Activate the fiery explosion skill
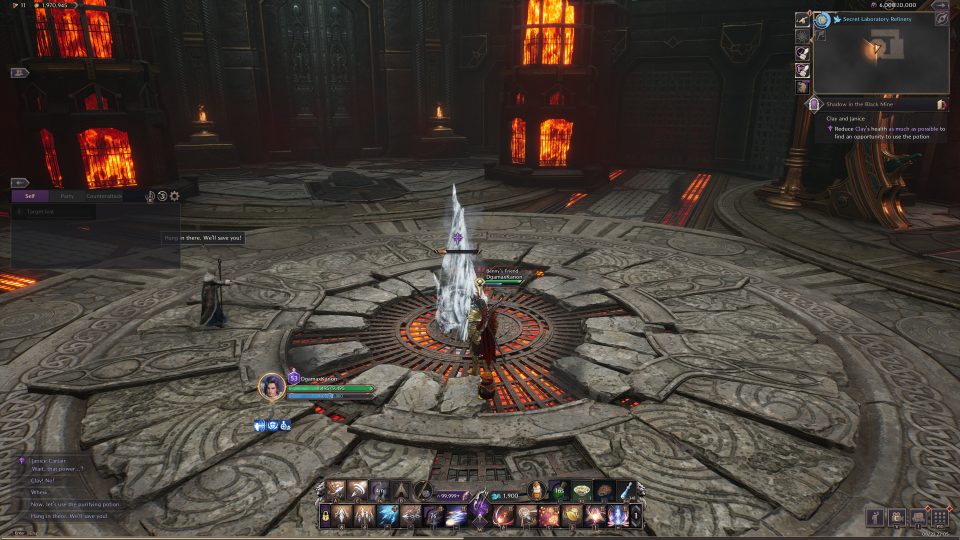The height and width of the screenshot is (540, 960). point(549,516)
